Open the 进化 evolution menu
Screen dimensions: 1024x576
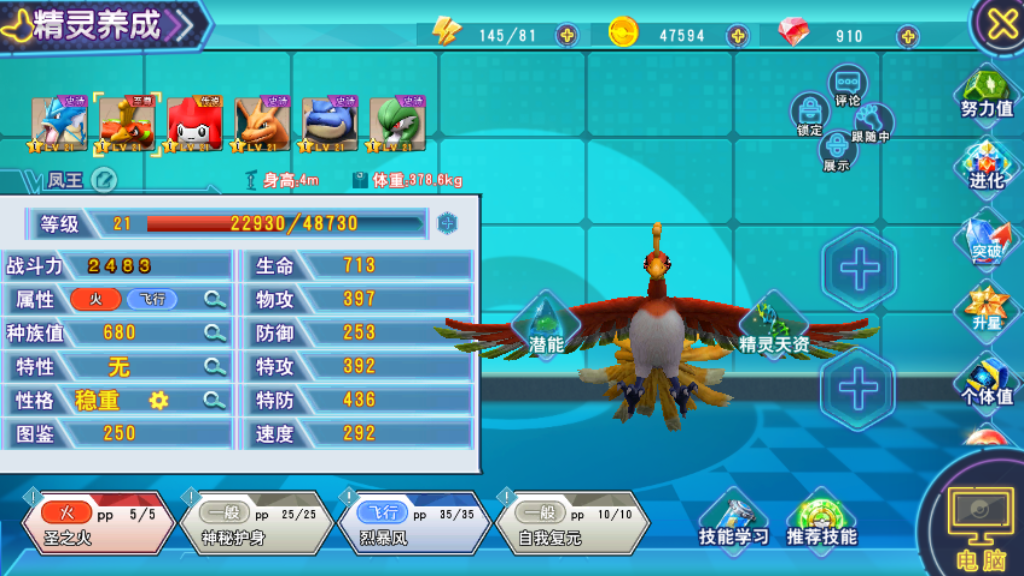[x=987, y=167]
